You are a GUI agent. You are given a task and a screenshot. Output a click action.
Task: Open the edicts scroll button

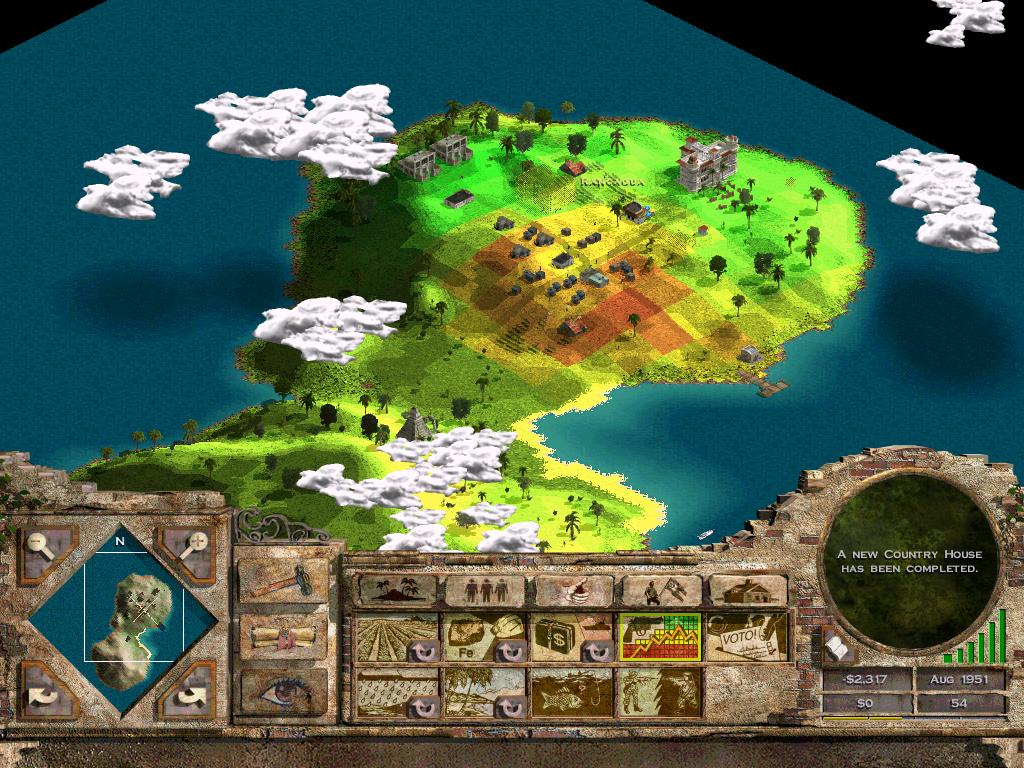click(283, 636)
